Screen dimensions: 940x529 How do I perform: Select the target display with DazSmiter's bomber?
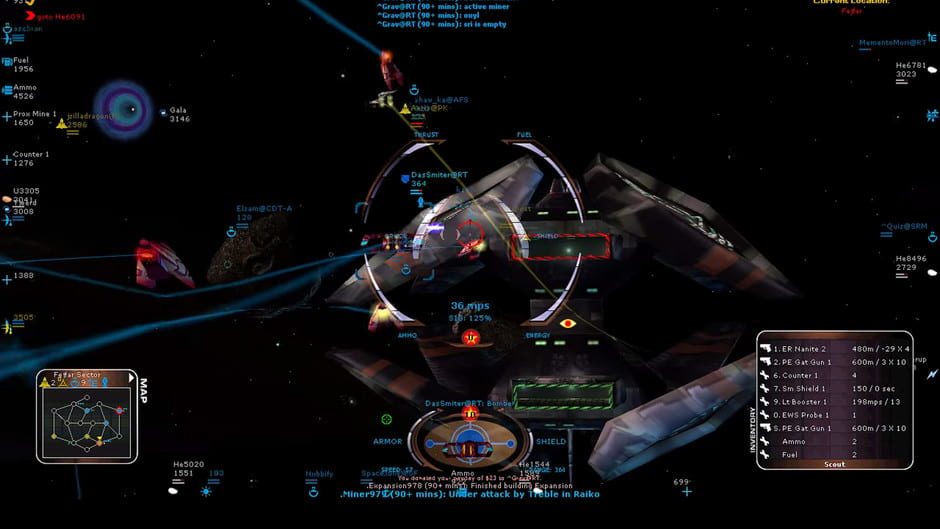(x=470, y=437)
